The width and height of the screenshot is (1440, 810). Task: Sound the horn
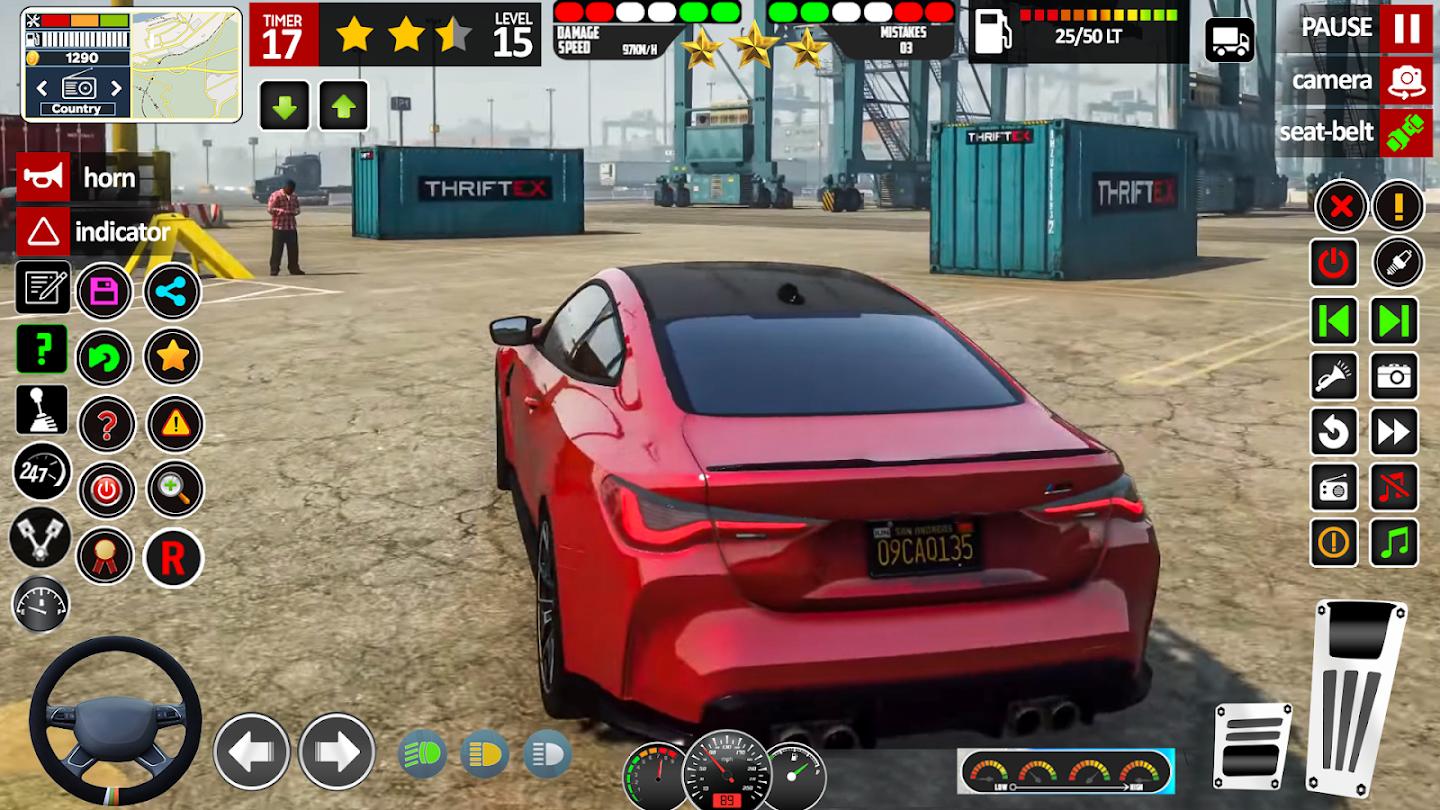click(44, 178)
